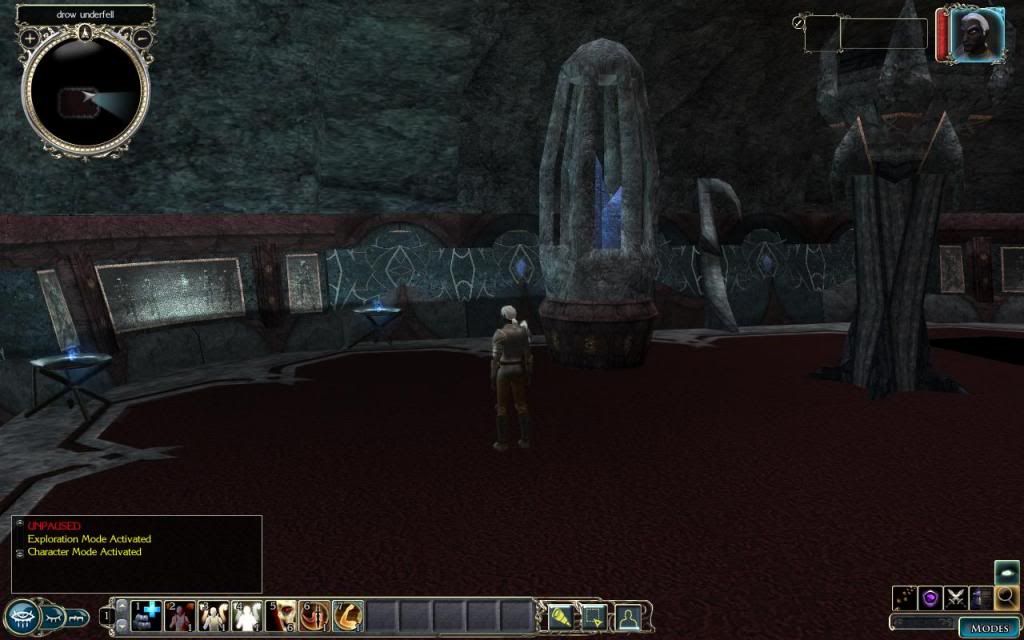Toggle the teal eye mode icon above Modes
Screen dimensions: 1024x640
[1006, 572]
